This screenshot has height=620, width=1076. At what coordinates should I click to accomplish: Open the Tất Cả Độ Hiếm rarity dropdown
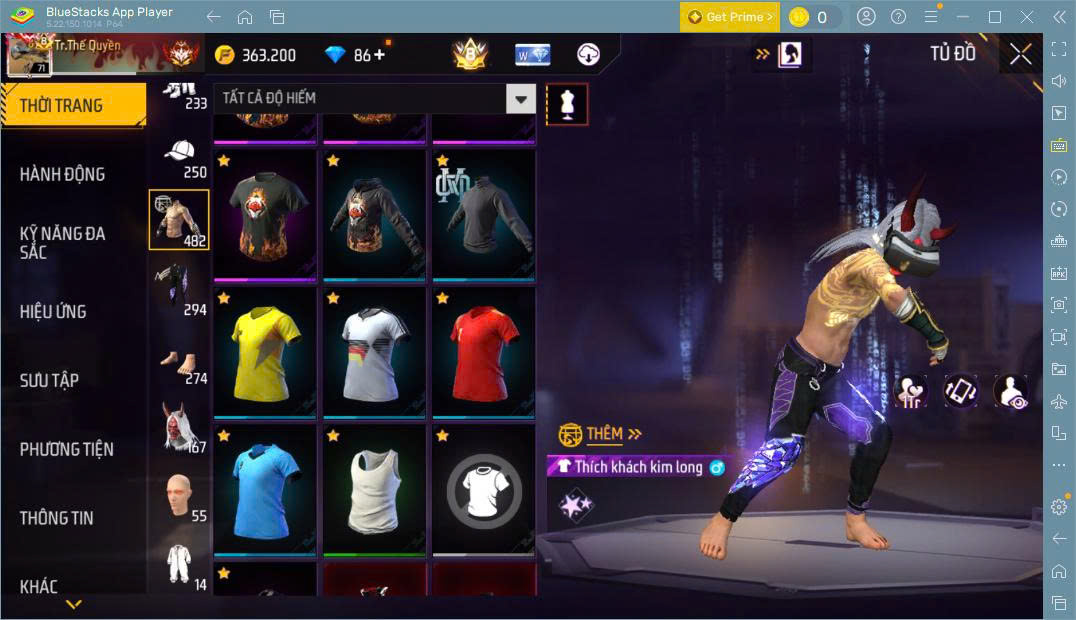[520, 98]
